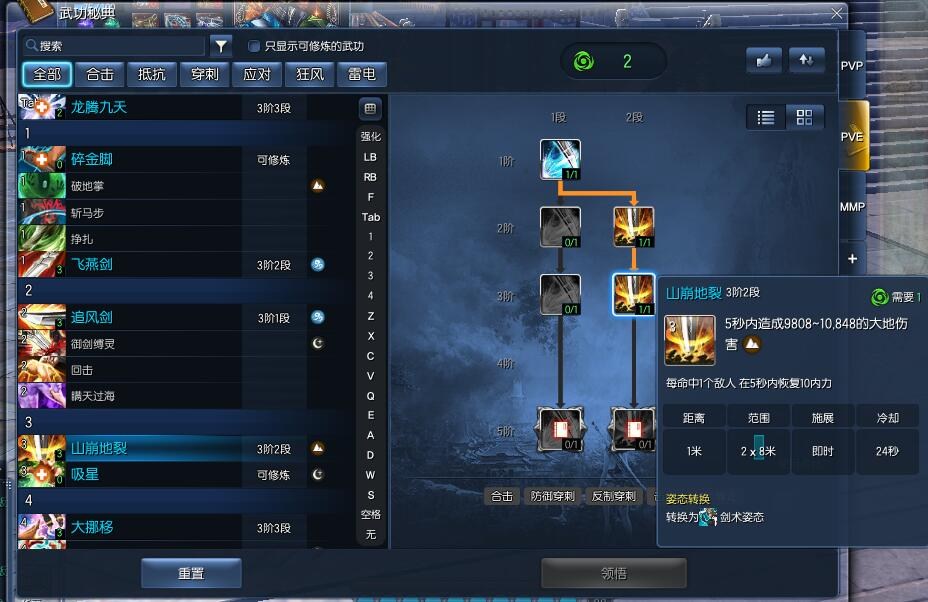Open the 应对 category tab

tap(257, 74)
